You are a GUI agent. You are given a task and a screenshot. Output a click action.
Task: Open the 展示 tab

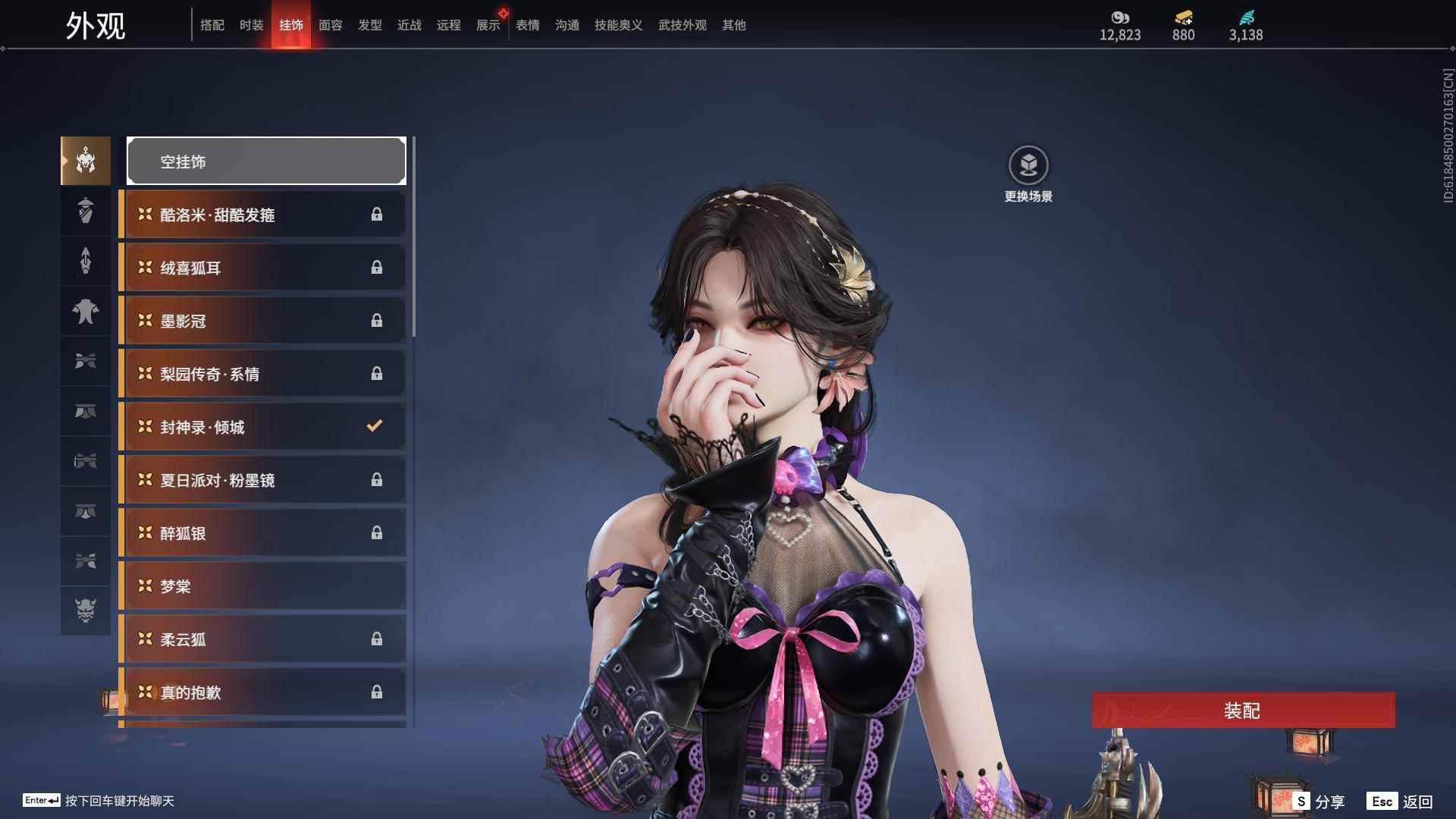488,25
